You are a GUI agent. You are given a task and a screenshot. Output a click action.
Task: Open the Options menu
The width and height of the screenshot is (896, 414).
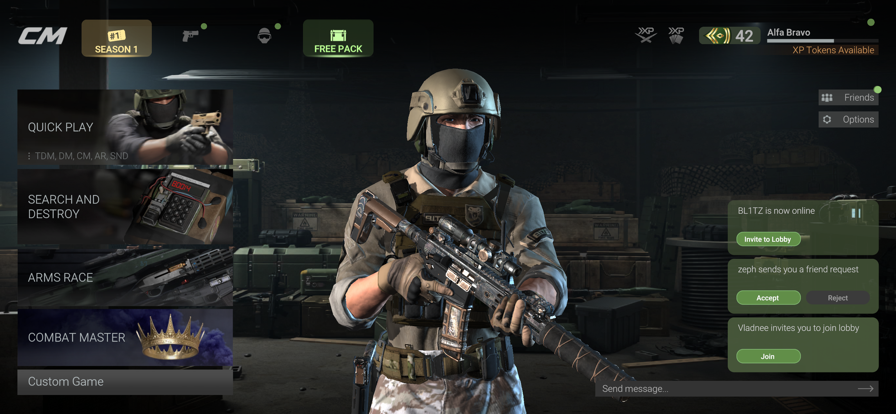[848, 119]
